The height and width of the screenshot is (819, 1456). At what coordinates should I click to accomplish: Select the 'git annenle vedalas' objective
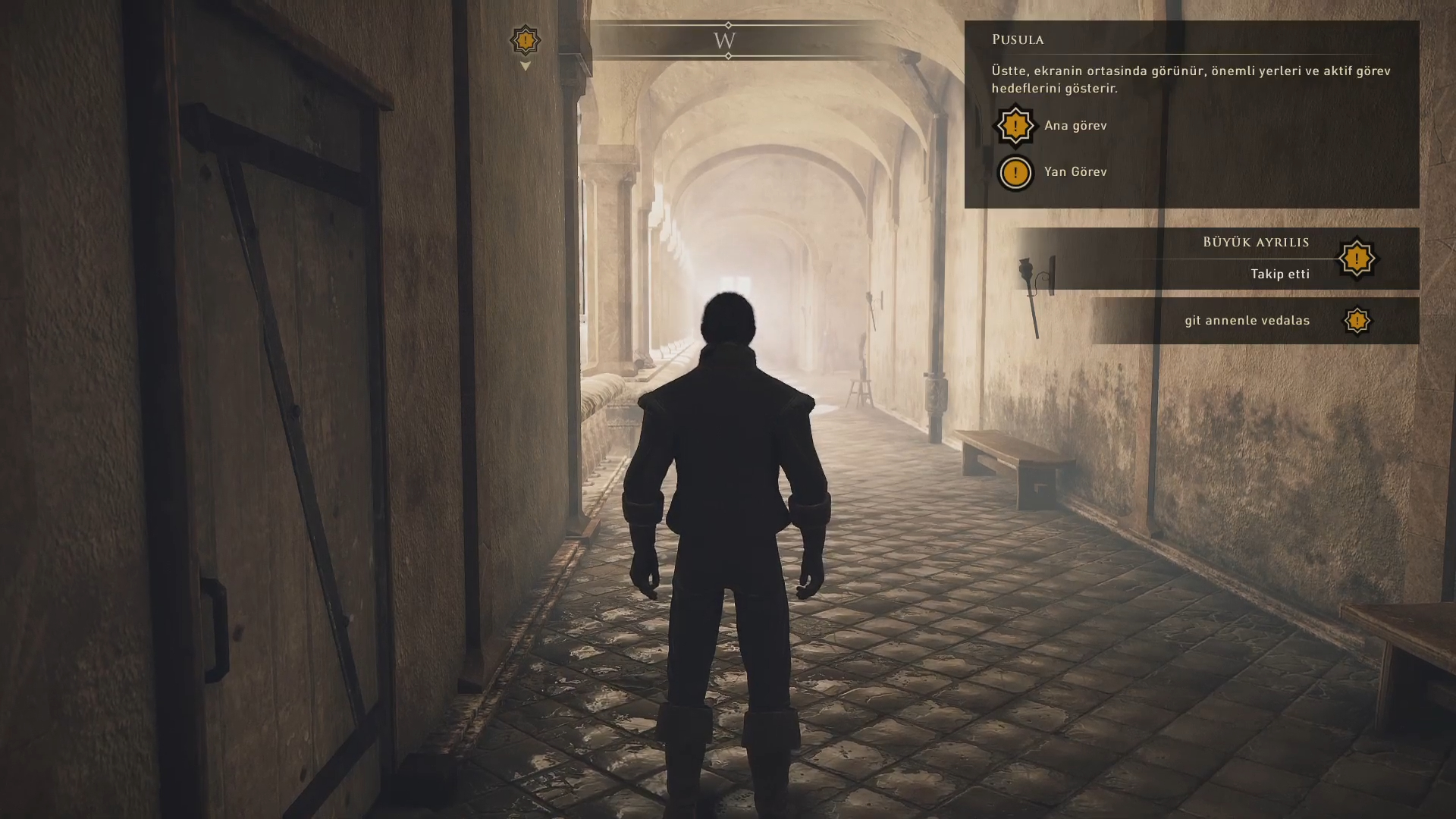[1247, 320]
